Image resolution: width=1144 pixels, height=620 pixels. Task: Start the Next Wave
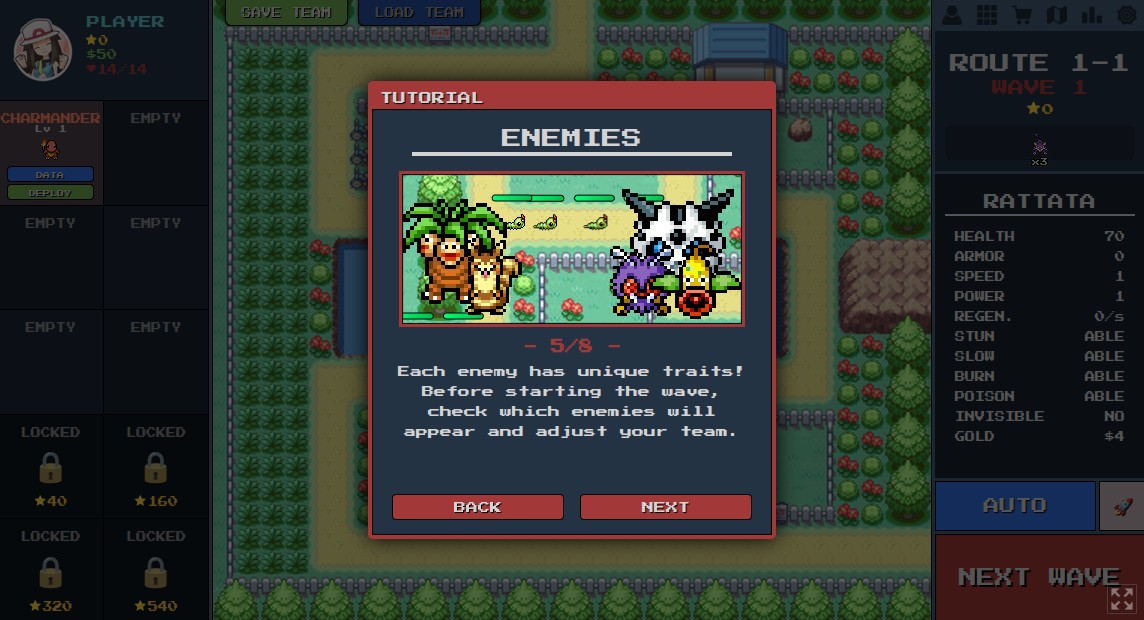(x=1038, y=576)
